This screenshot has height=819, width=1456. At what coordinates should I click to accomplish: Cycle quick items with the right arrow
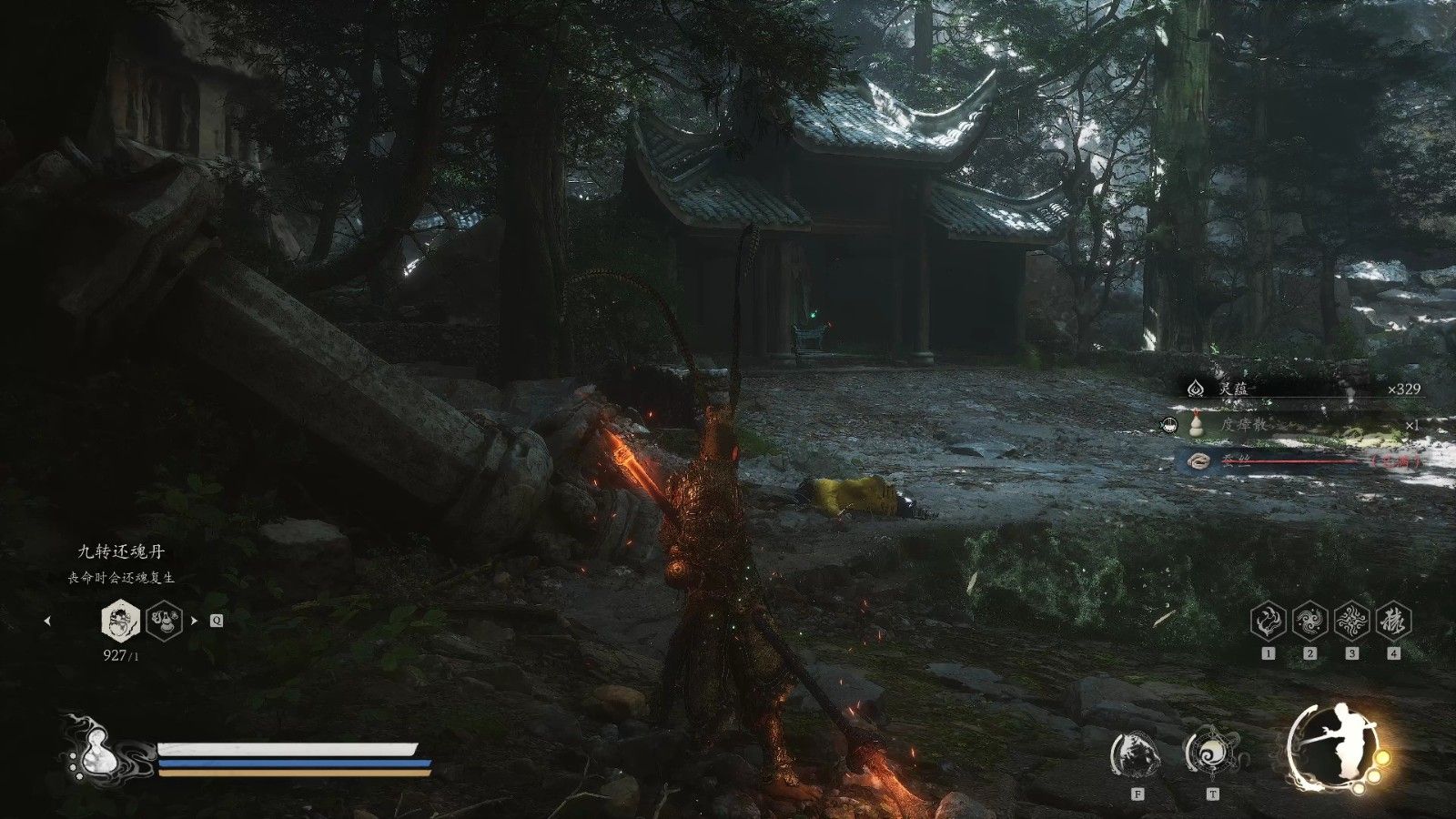(194, 622)
